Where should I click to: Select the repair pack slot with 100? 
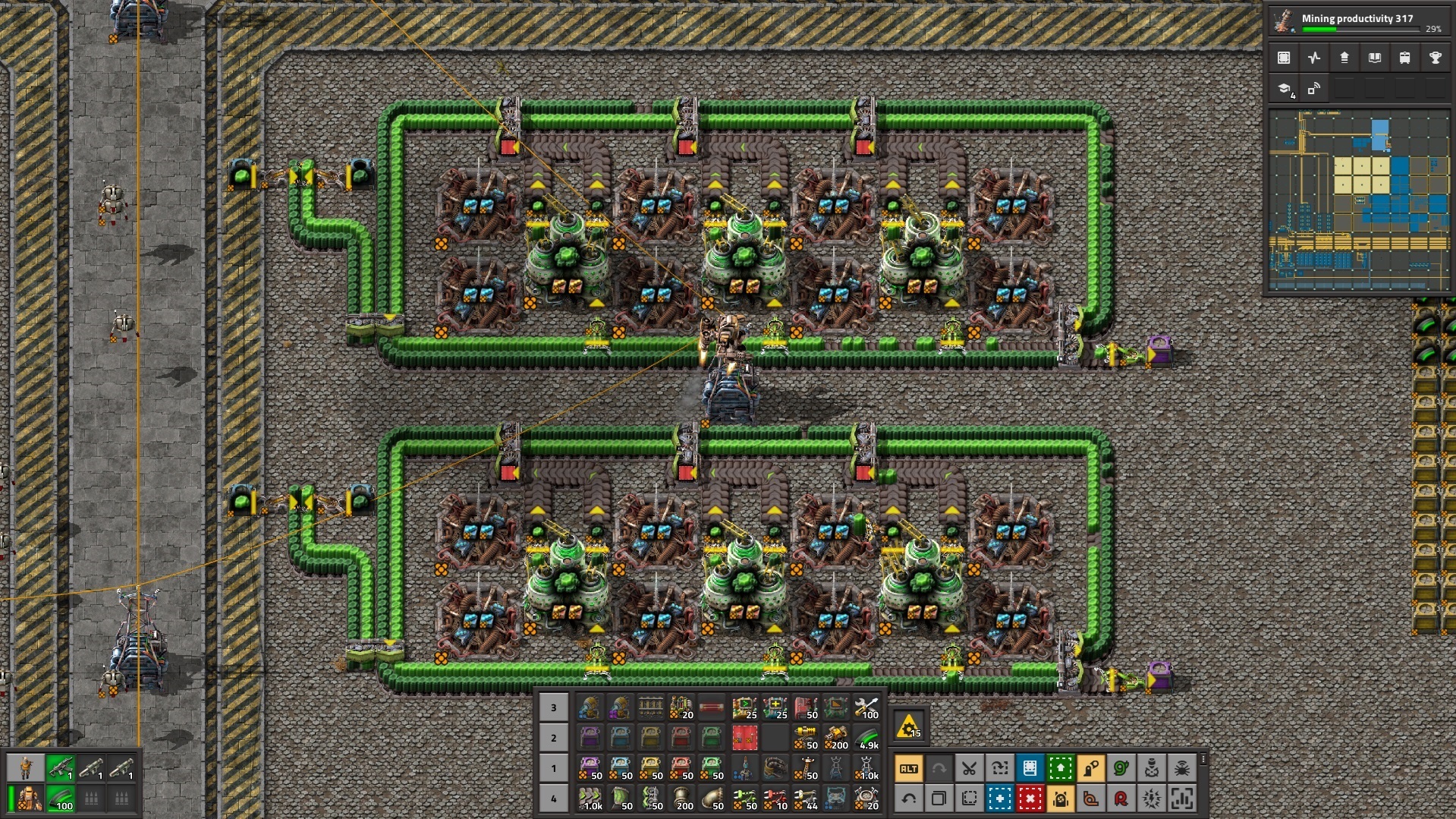pos(866,707)
